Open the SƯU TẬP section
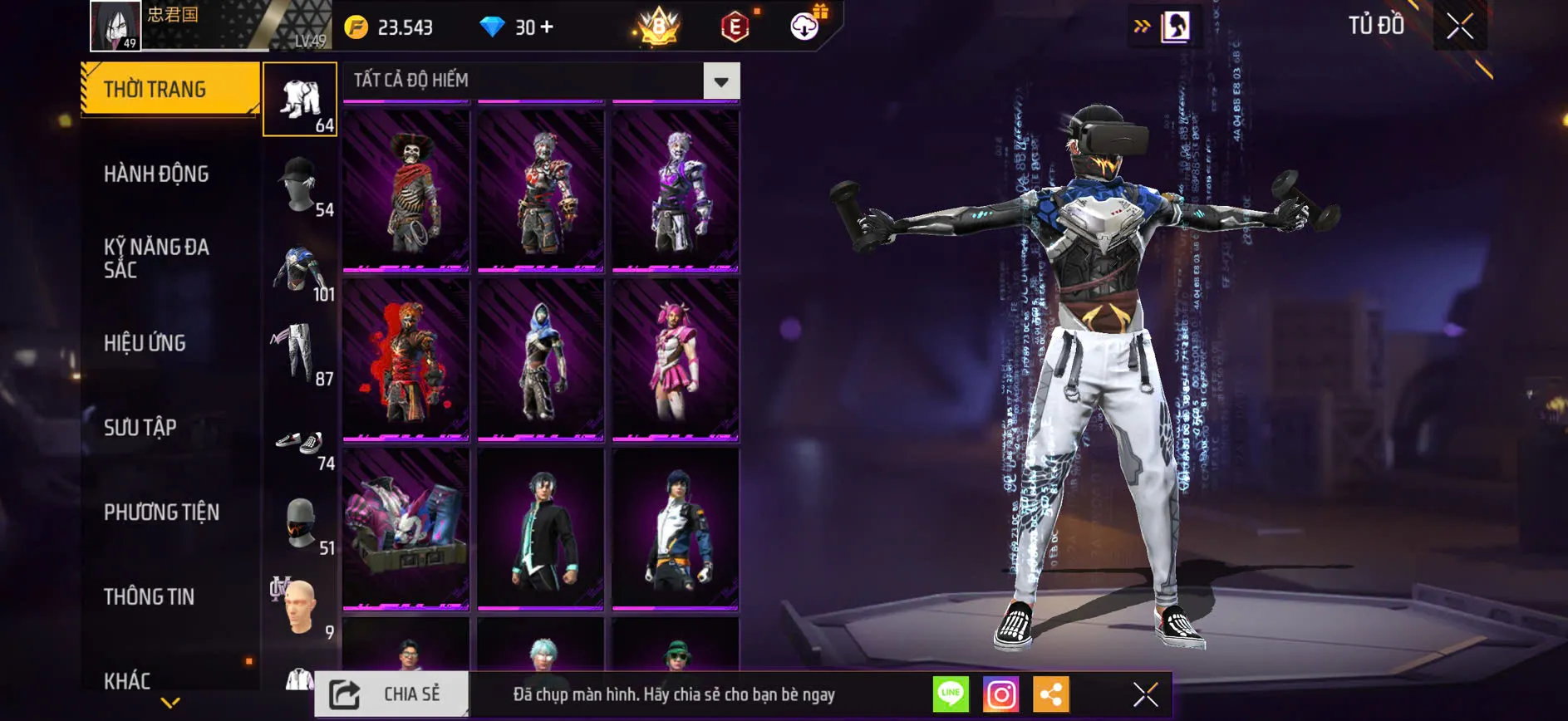This screenshot has height=721, width=1568. click(x=140, y=427)
